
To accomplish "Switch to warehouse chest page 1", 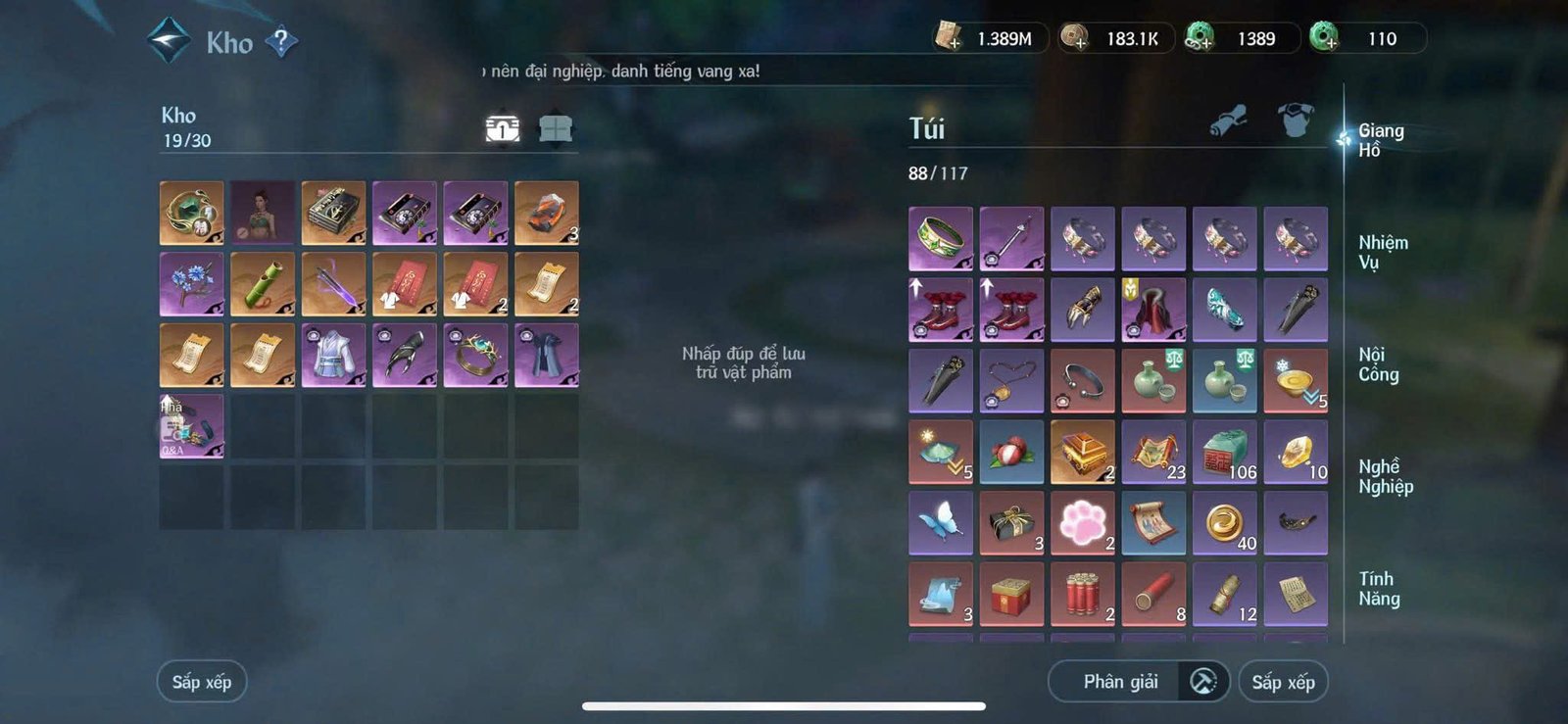I will click(501, 127).
